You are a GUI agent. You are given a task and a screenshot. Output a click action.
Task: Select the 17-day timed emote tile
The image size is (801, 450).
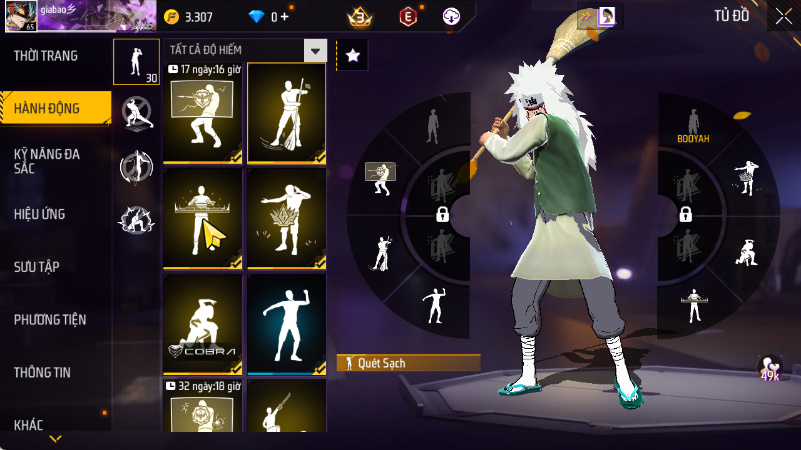202,112
